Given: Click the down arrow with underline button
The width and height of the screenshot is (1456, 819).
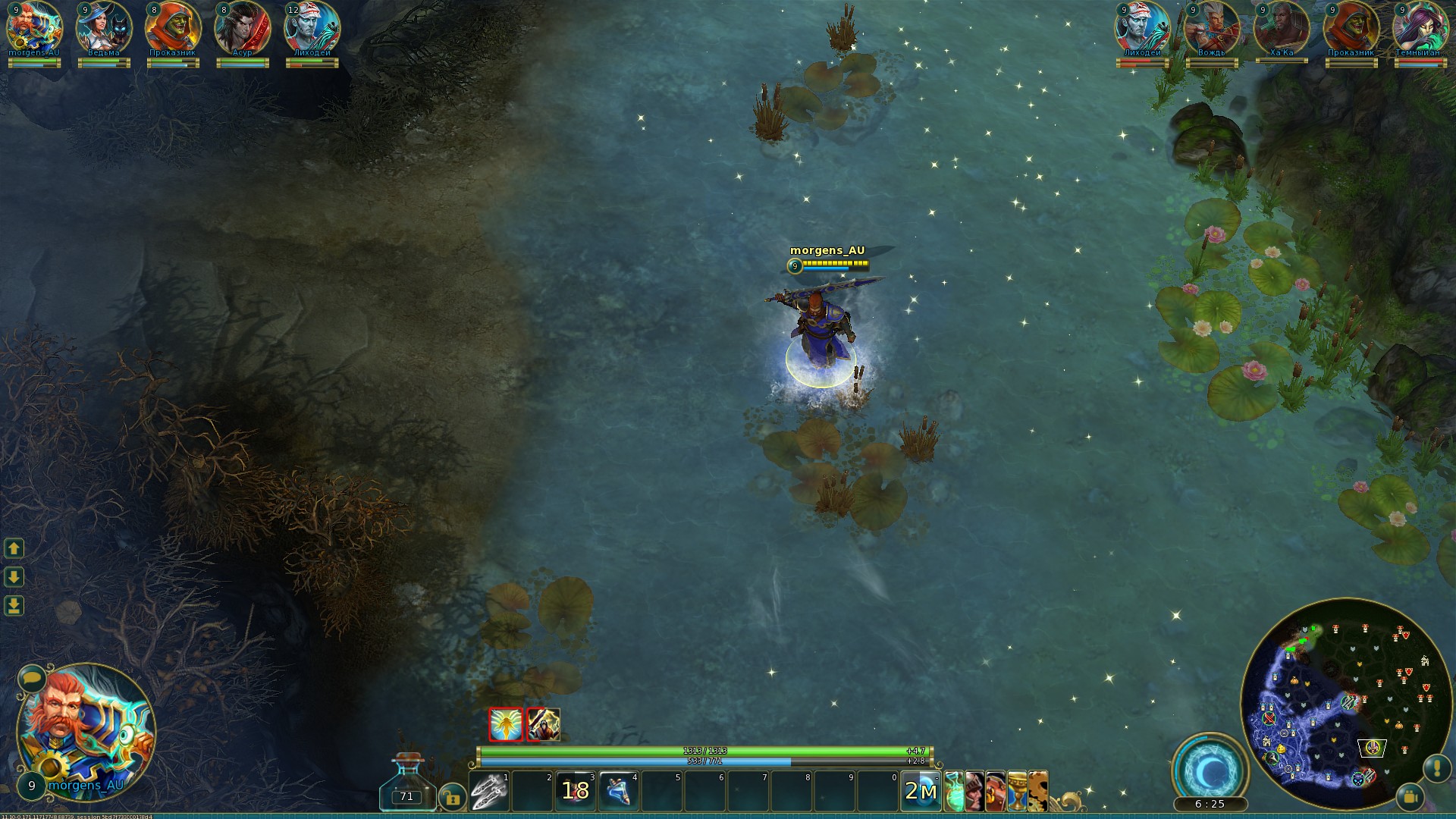Looking at the screenshot, I should (14, 606).
